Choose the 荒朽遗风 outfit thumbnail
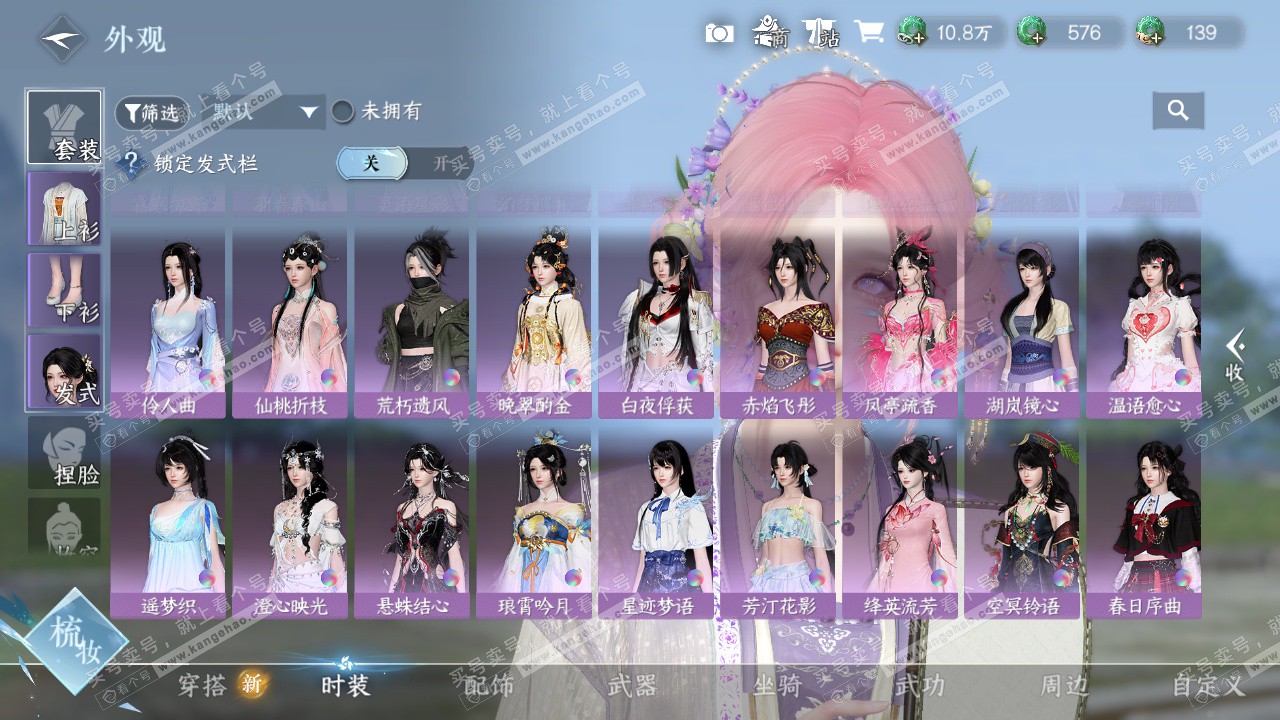Viewport: 1280px width, 720px height. pyautogui.click(x=412, y=320)
